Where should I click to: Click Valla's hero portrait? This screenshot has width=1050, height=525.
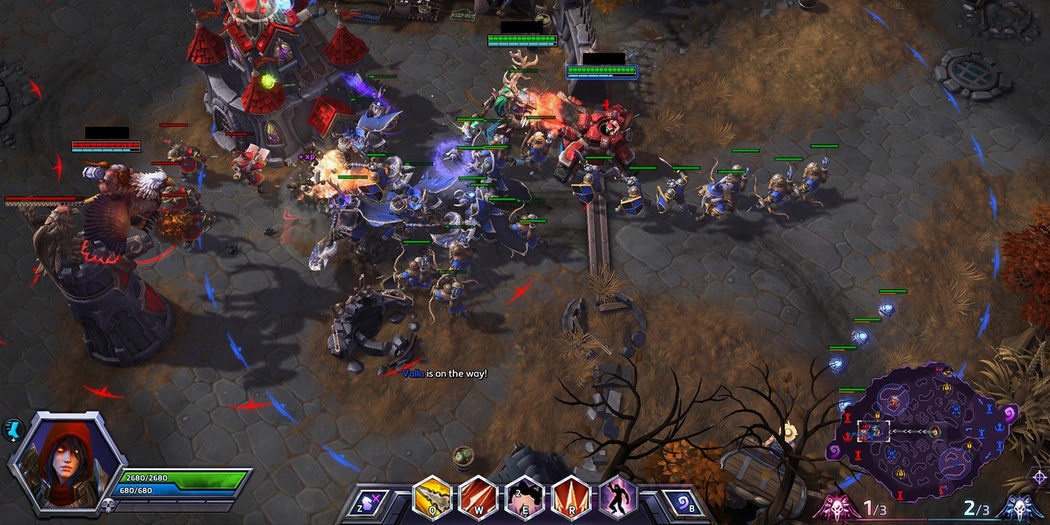click(x=64, y=463)
